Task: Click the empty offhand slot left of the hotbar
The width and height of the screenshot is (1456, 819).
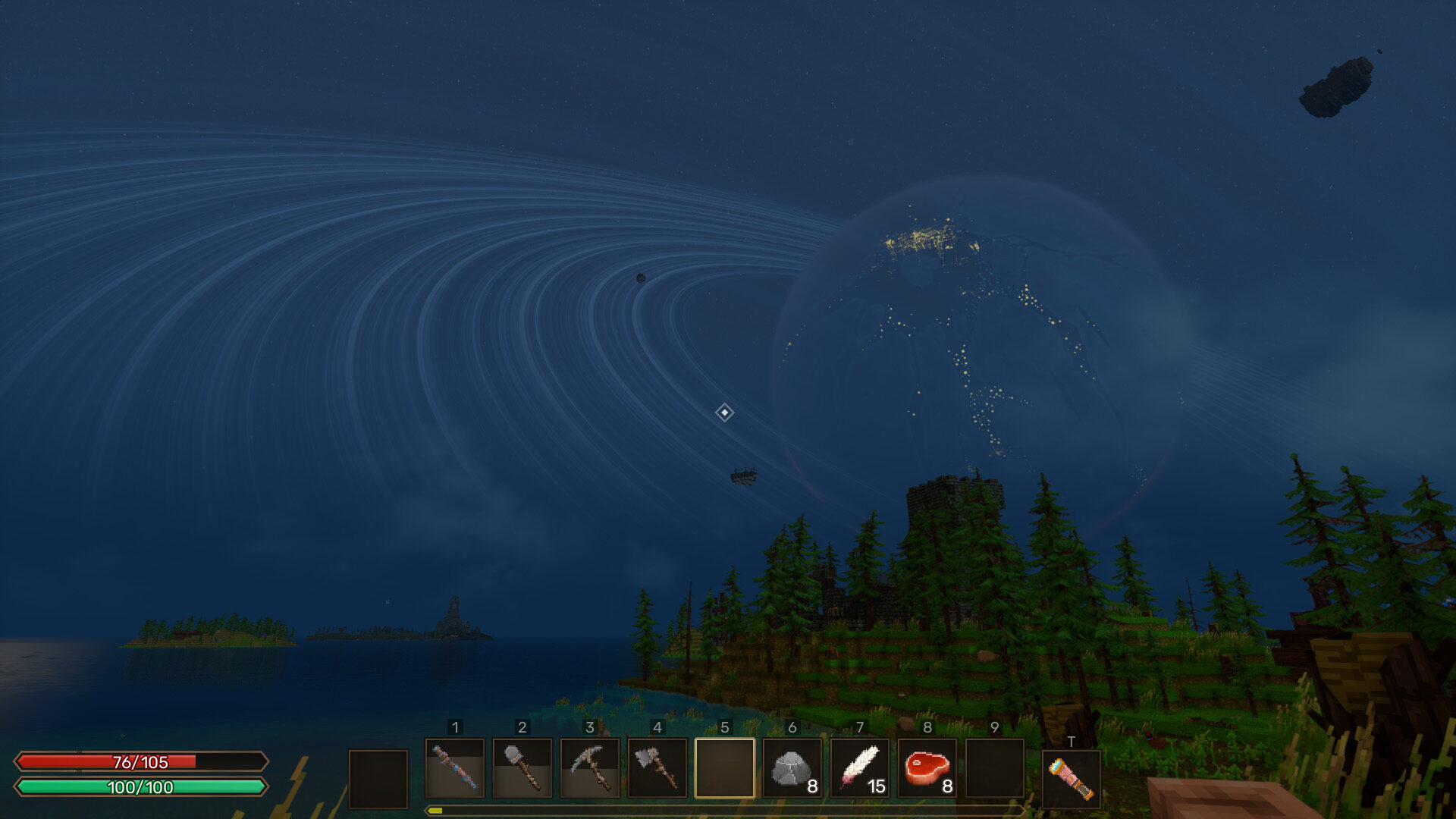Action: pyautogui.click(x=379, y=778)
